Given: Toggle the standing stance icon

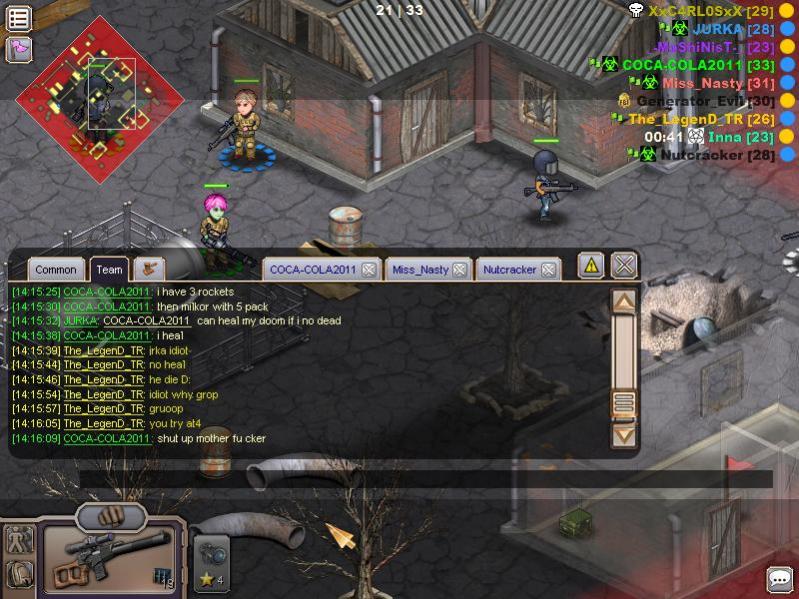Looking at the screenshot, I should point(19,540).
